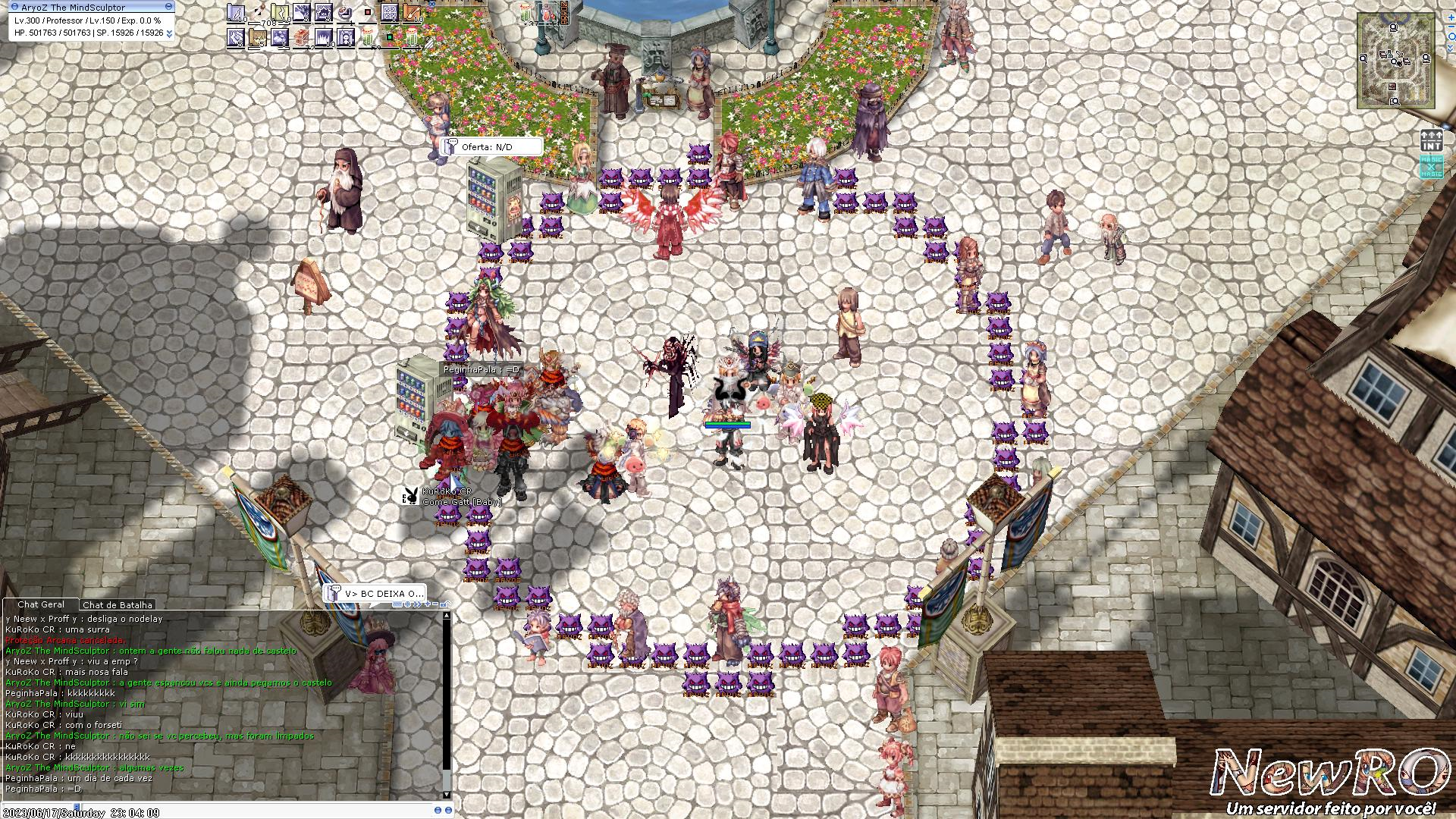Click the chat window lock icon

[444, 604]
